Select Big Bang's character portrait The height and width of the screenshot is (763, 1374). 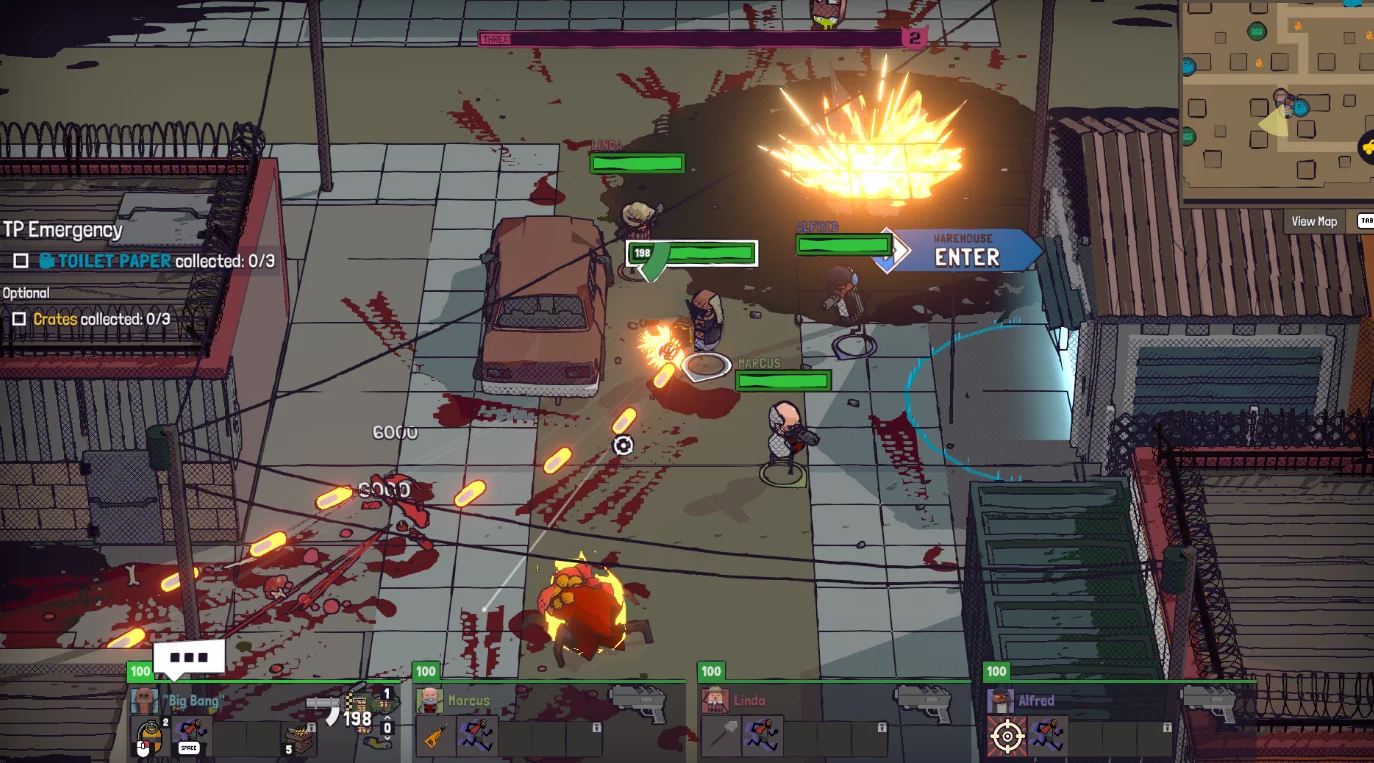(x=145, y=700)
